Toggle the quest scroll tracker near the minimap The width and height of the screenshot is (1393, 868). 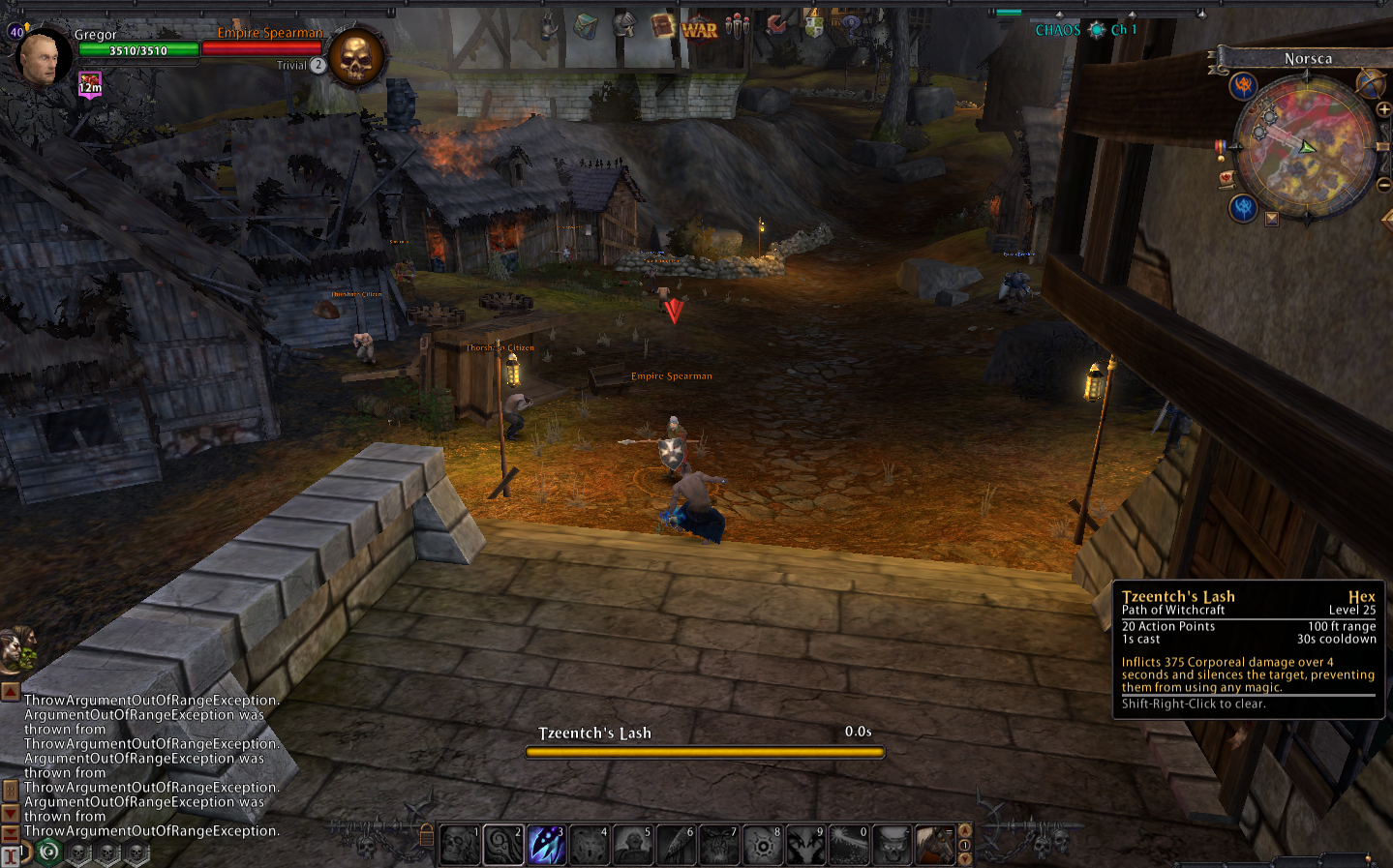coord(1226,179)
